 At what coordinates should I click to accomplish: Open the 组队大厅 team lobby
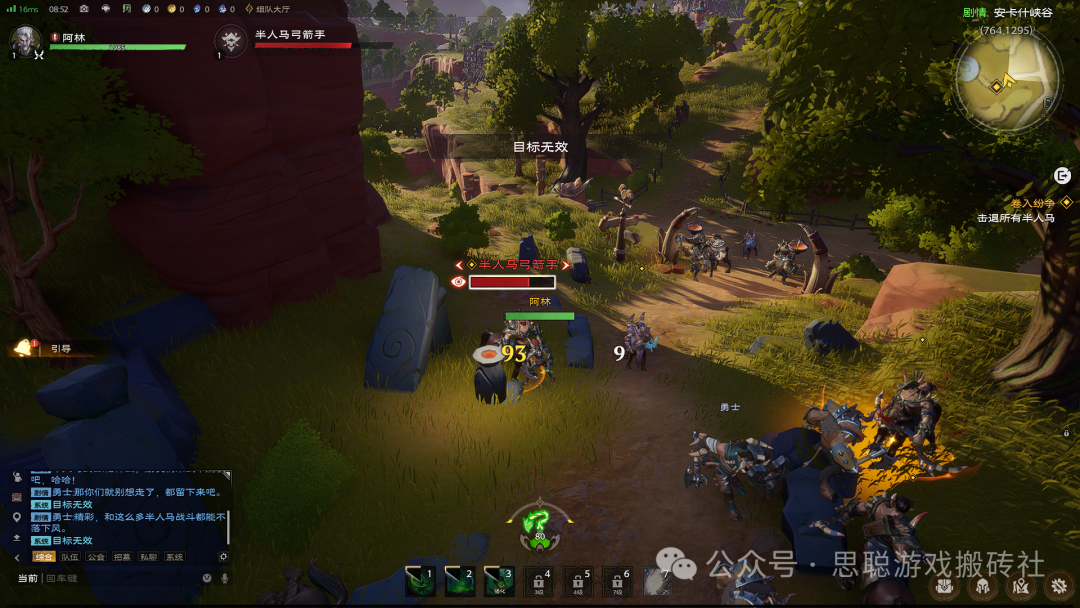click(x=268, y=9)
